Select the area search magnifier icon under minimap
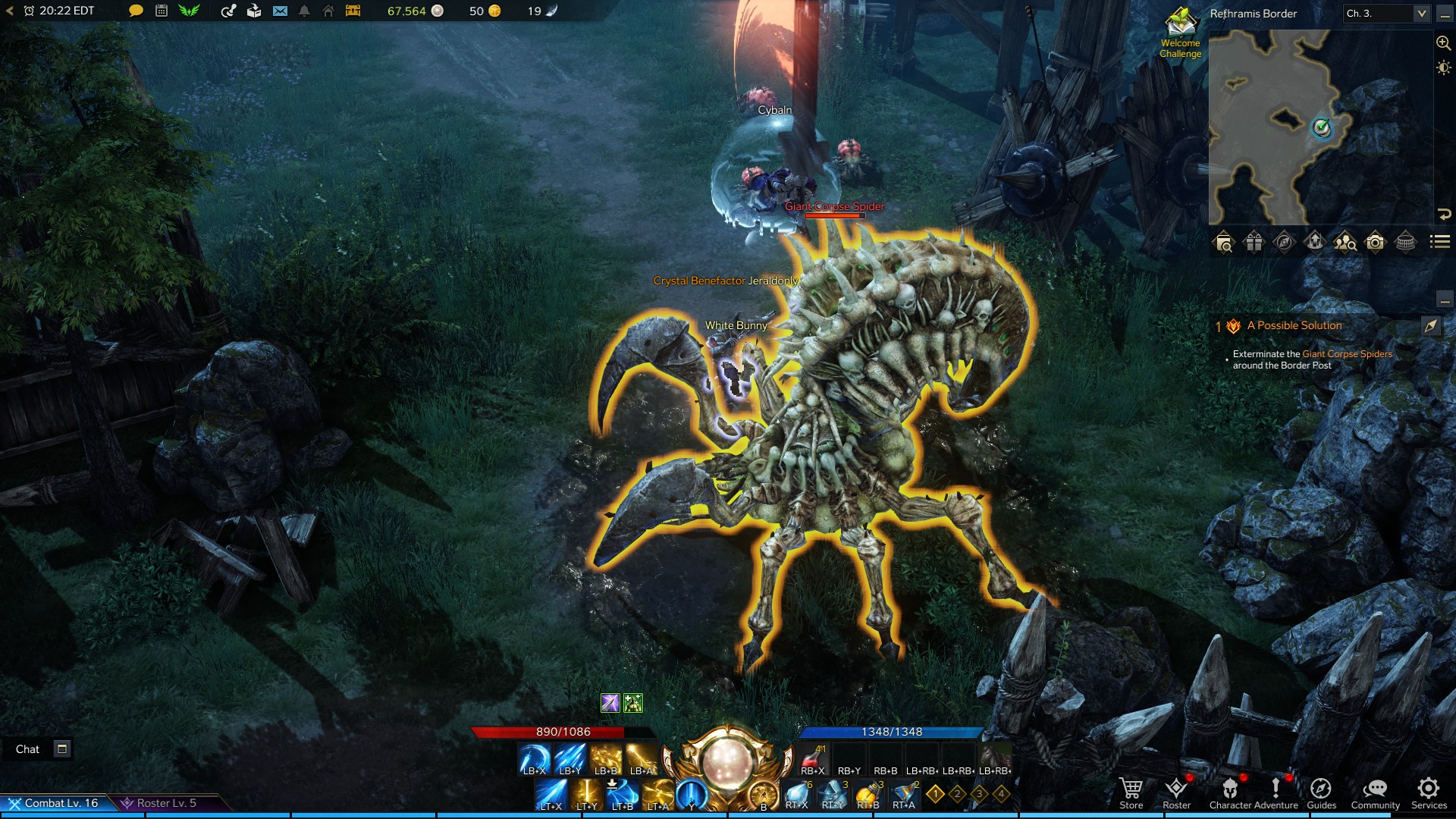This screenshot has width=1456, height=819. tap(1224, 243)
